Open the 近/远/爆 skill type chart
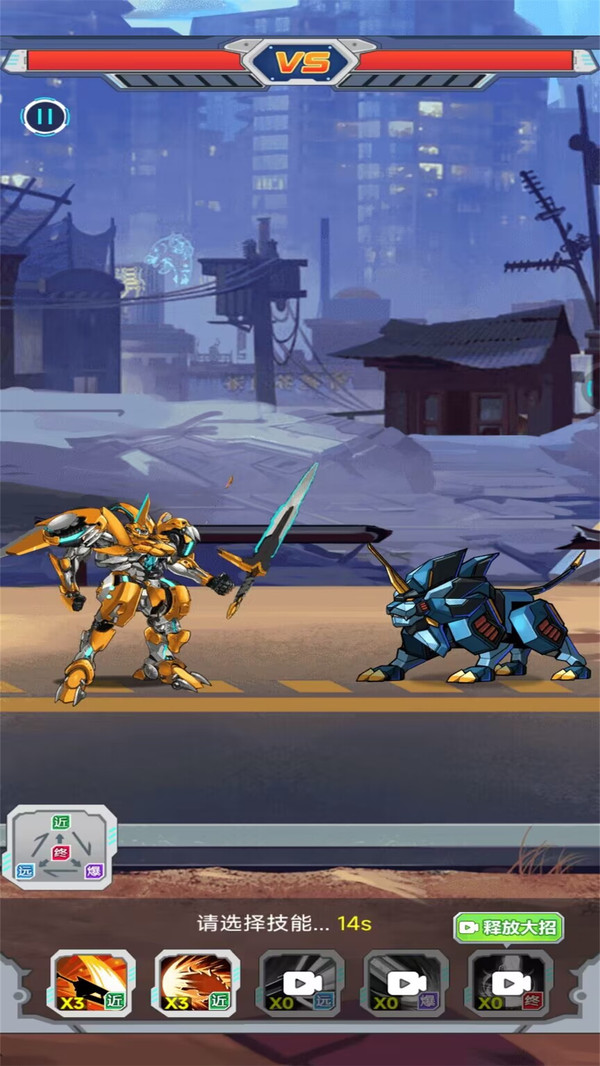The image size is (600, 1066). 62,847
